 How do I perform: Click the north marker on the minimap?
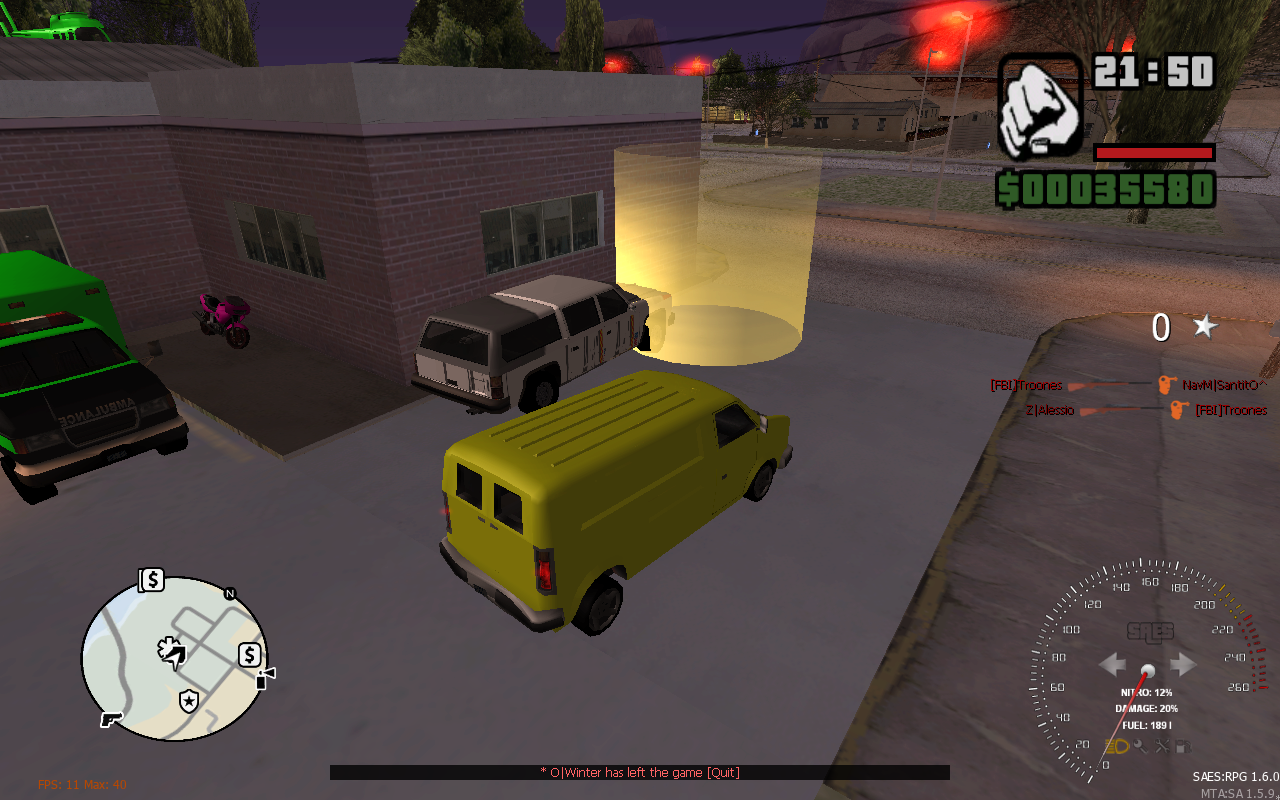tap(230, 594)
